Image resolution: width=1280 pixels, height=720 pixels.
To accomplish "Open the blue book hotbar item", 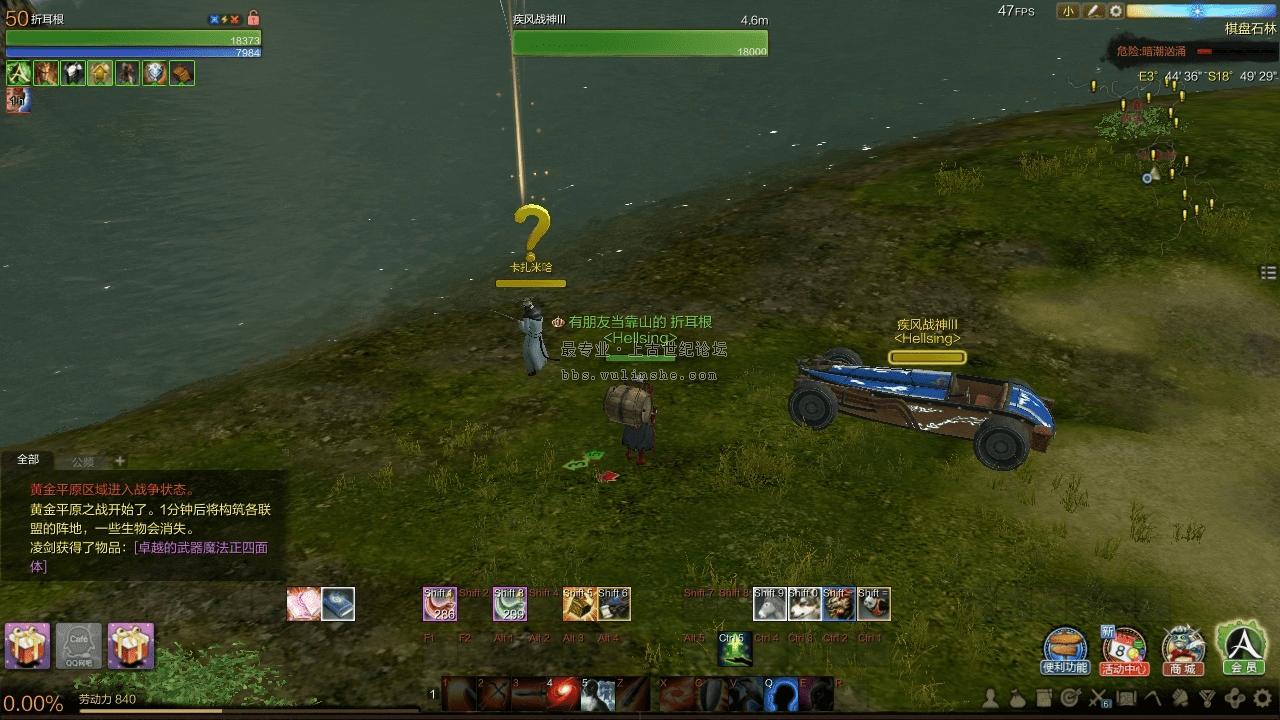I will 338,604.
